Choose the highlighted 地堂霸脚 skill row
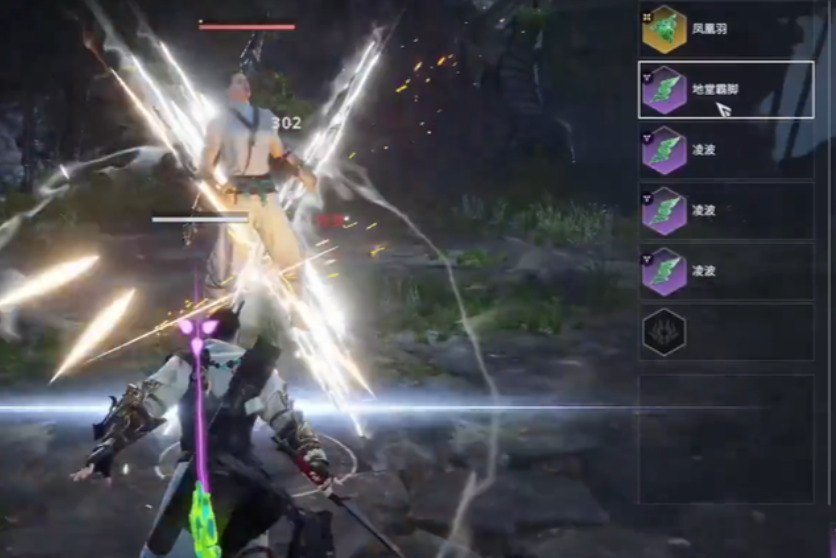This screenshot has width=836, height=558. coord(724,90)
